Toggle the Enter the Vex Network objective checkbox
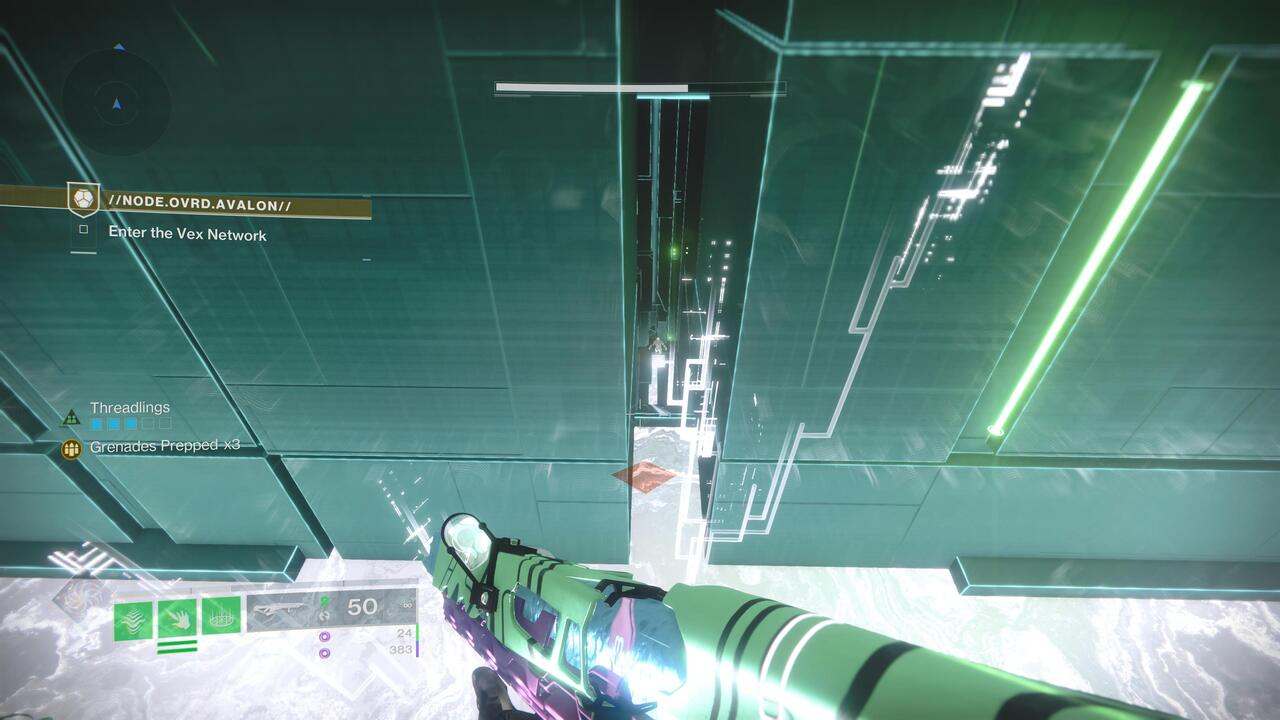 pos(85,229)
